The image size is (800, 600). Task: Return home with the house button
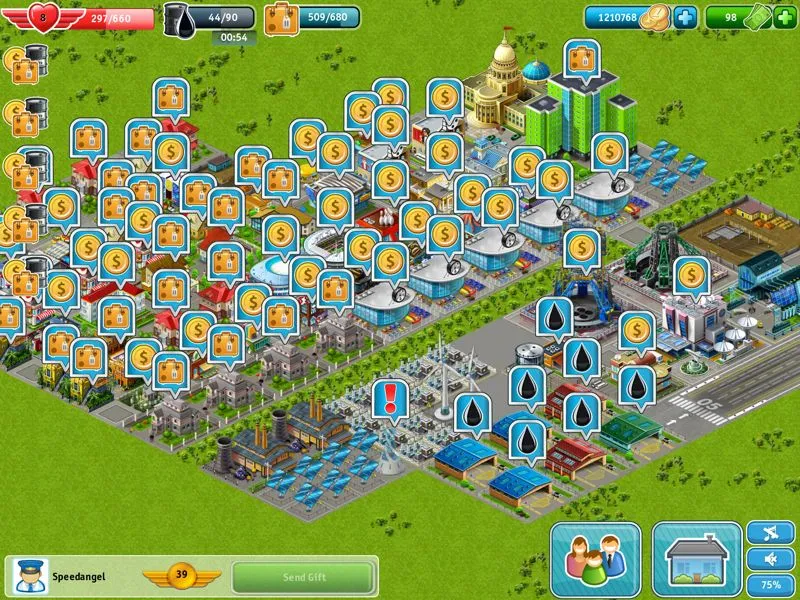click(x=697, y=559)
